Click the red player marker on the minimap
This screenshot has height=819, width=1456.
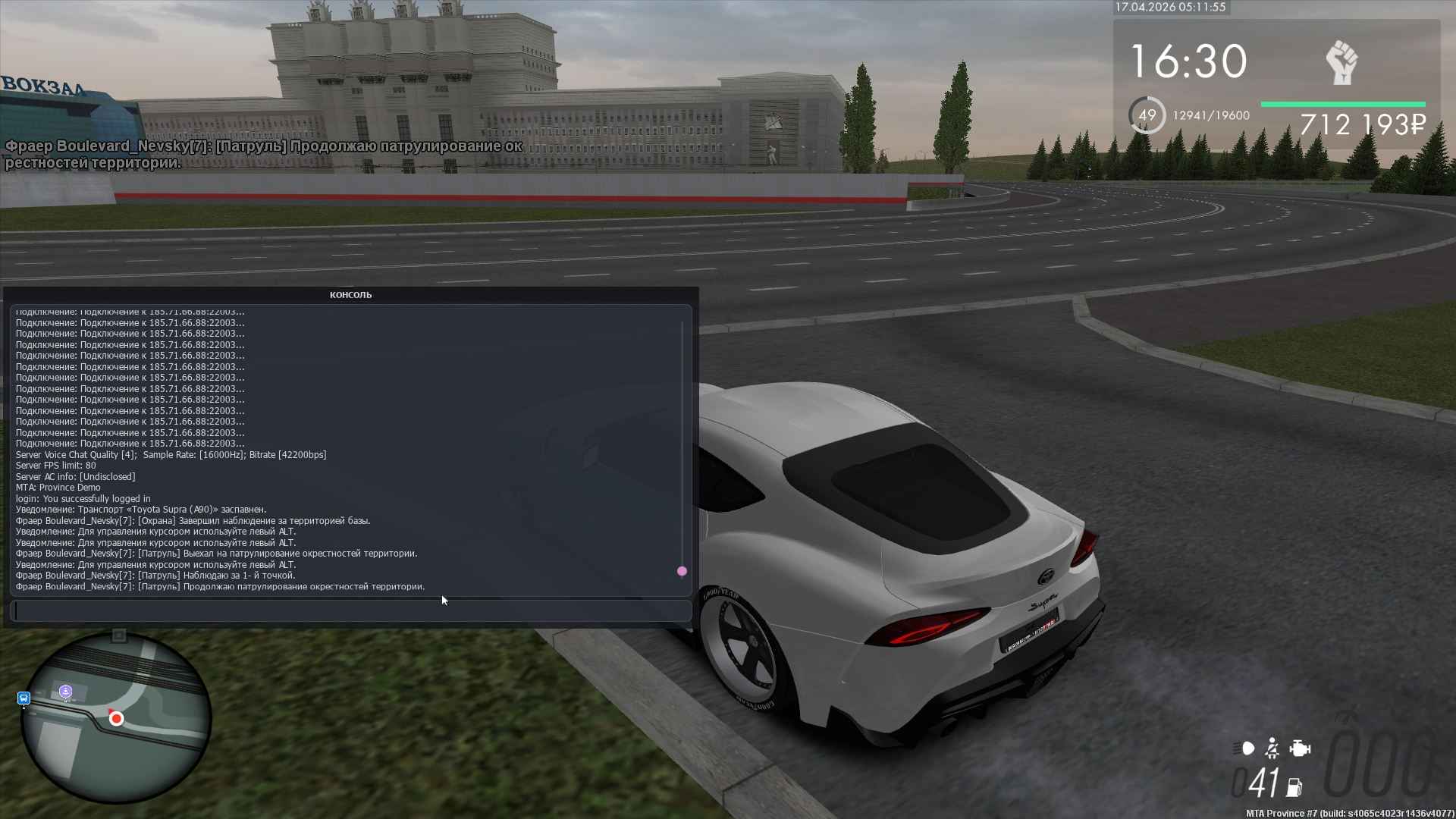tap(116, 718)
